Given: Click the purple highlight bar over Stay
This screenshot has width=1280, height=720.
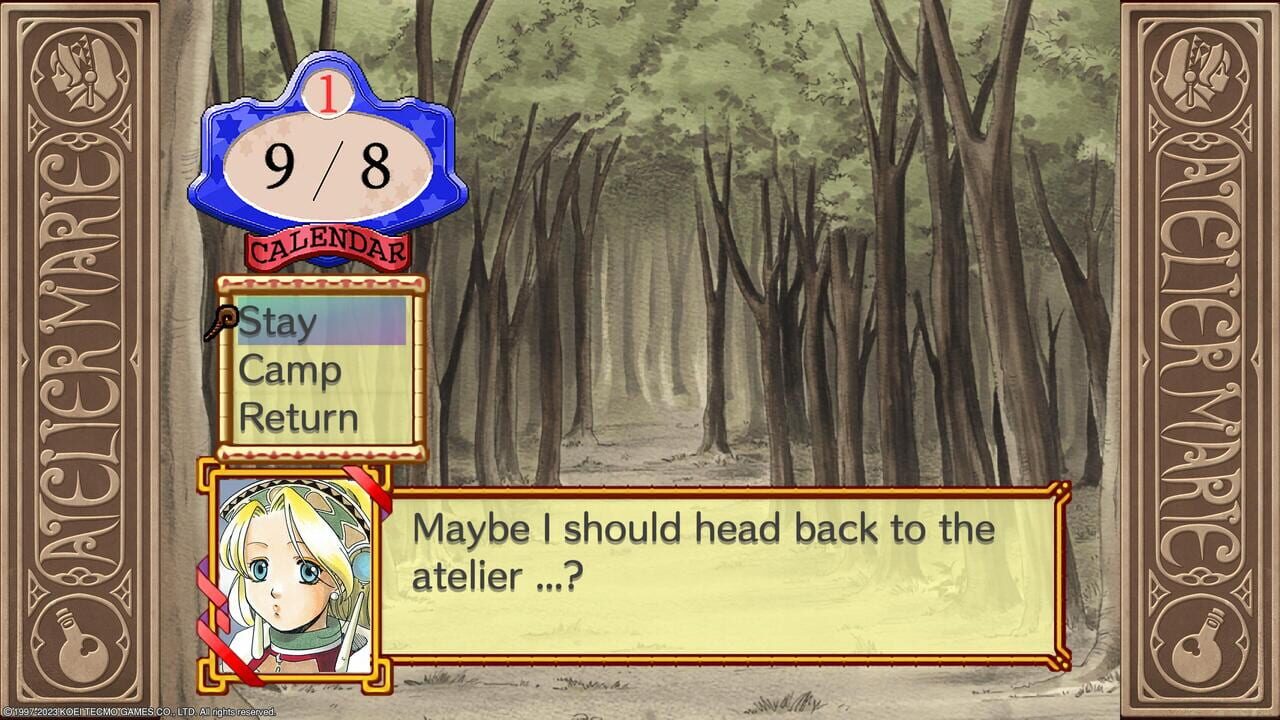Looking at the screenshot, I should pos(320,320).
